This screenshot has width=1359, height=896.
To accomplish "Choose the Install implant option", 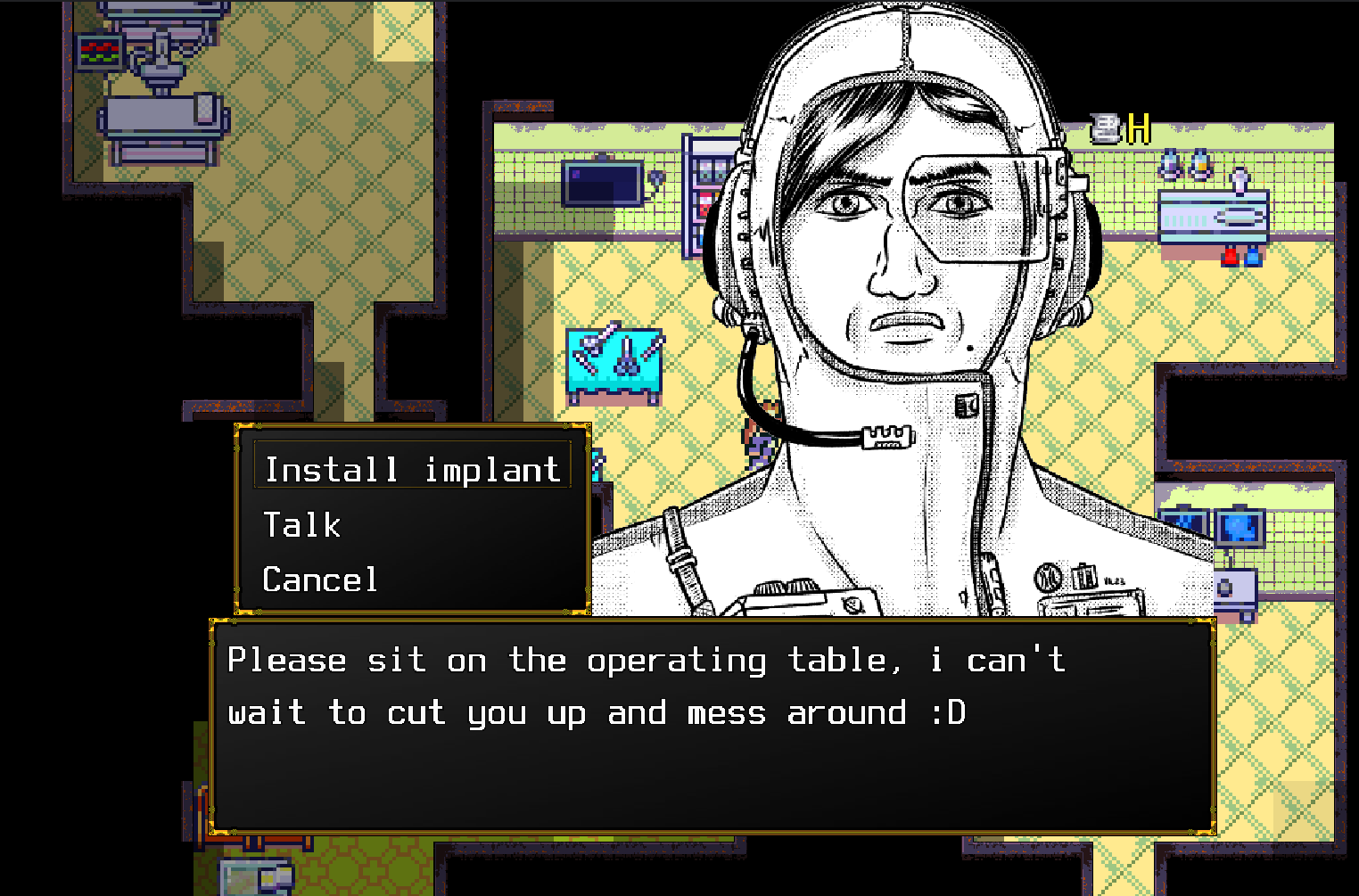I will click(x=412, y=469).
